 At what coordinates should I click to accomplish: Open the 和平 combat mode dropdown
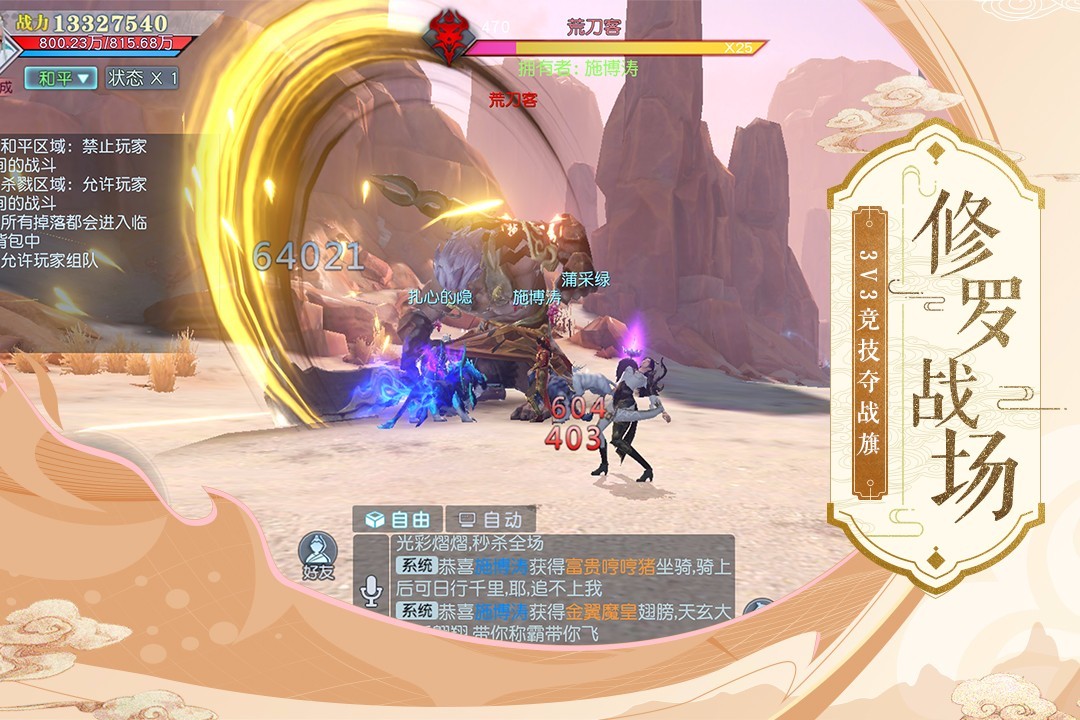[x=61, y=78]
